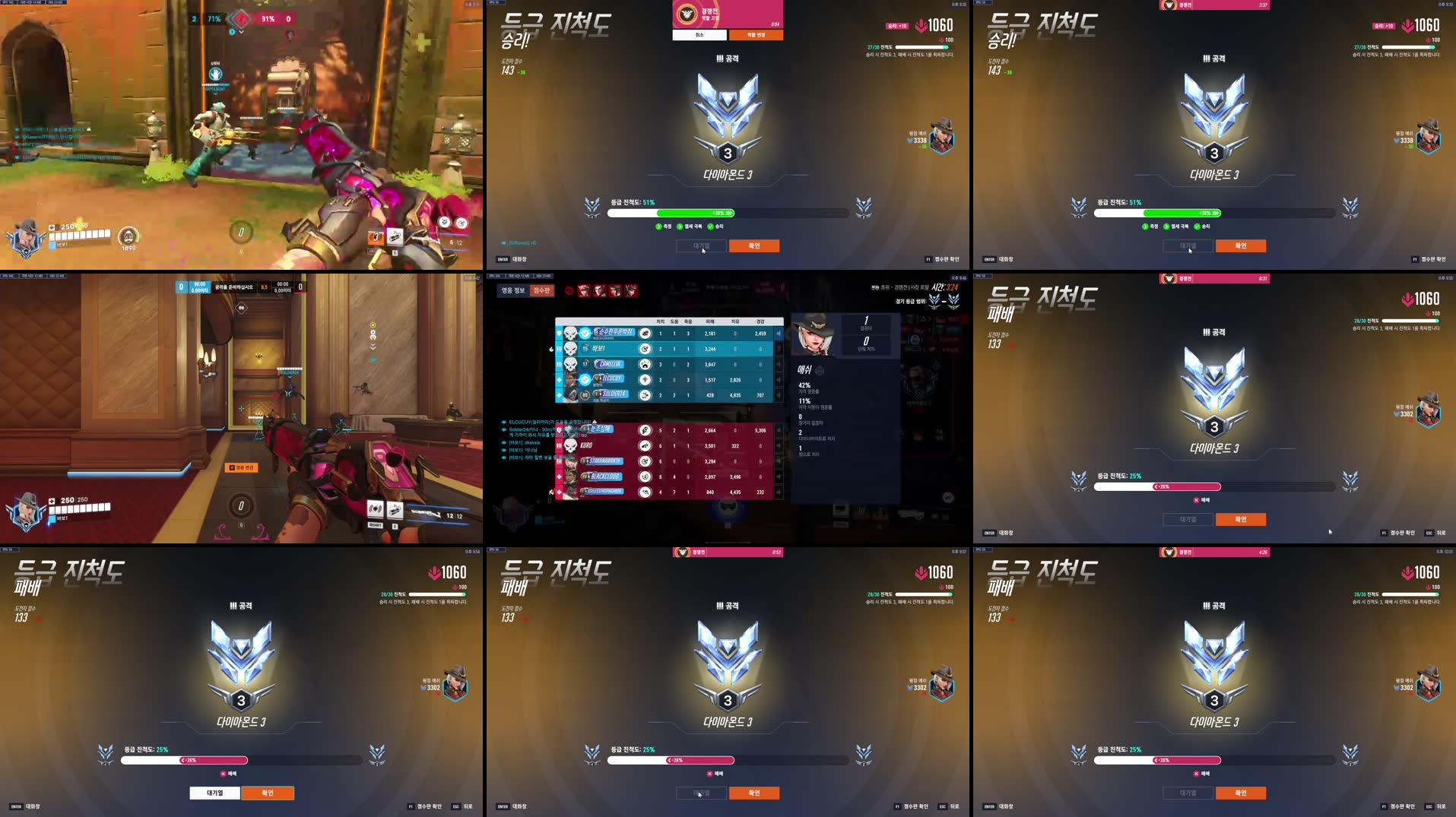Image resolution: width=1456 pixels, height=817 pixels.
Task: Select Ashe's hero icon in 바보1's scoreboard row
Action: point(646,349)
